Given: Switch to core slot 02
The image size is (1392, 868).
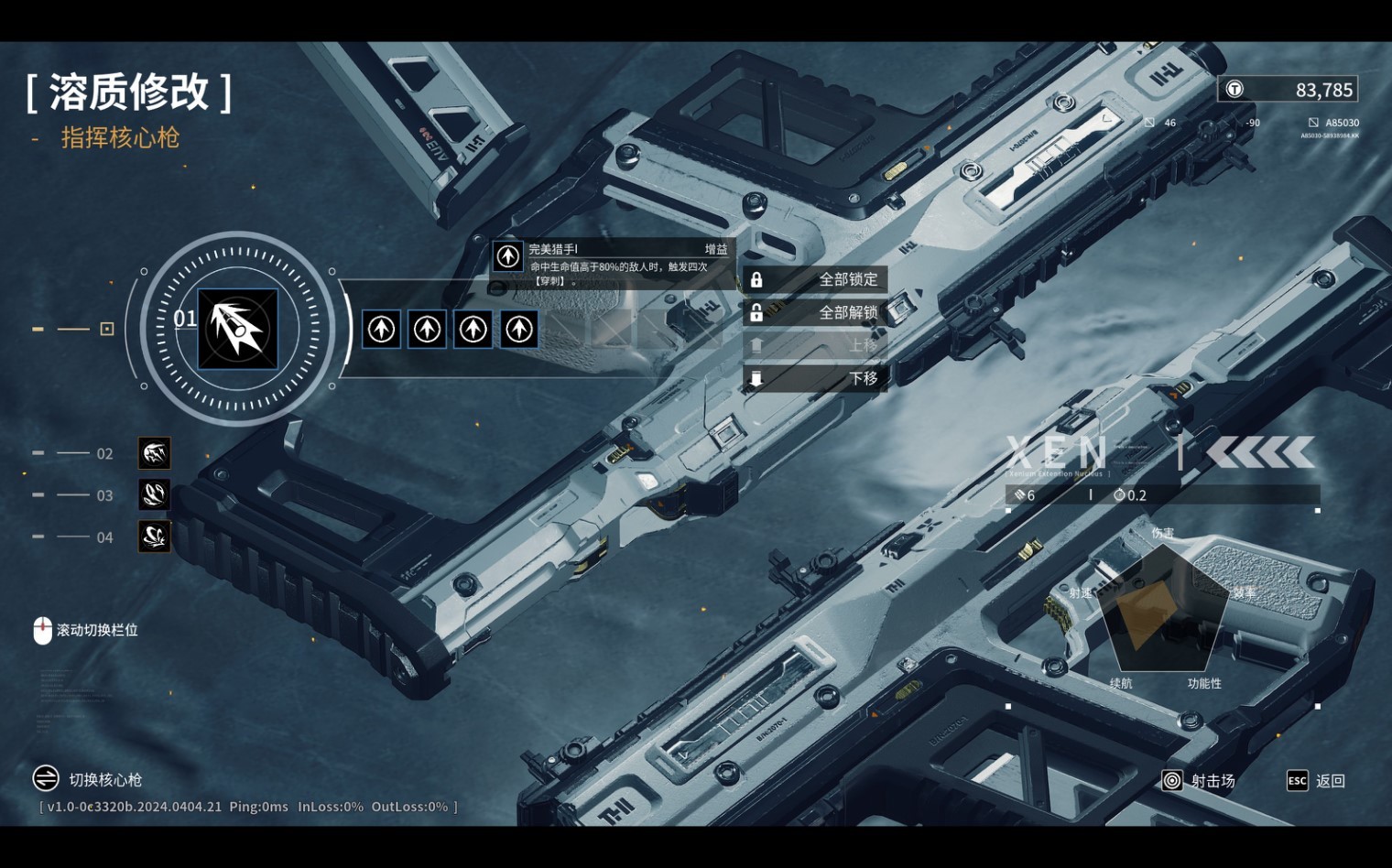Looking at the screenshot, I should pyautogui.click(x=154, y=453).
